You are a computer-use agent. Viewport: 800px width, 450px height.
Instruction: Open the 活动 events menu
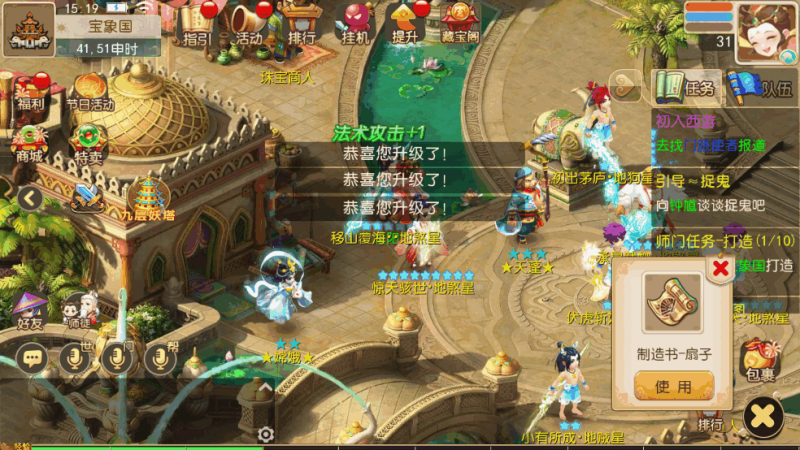[248, 23]
